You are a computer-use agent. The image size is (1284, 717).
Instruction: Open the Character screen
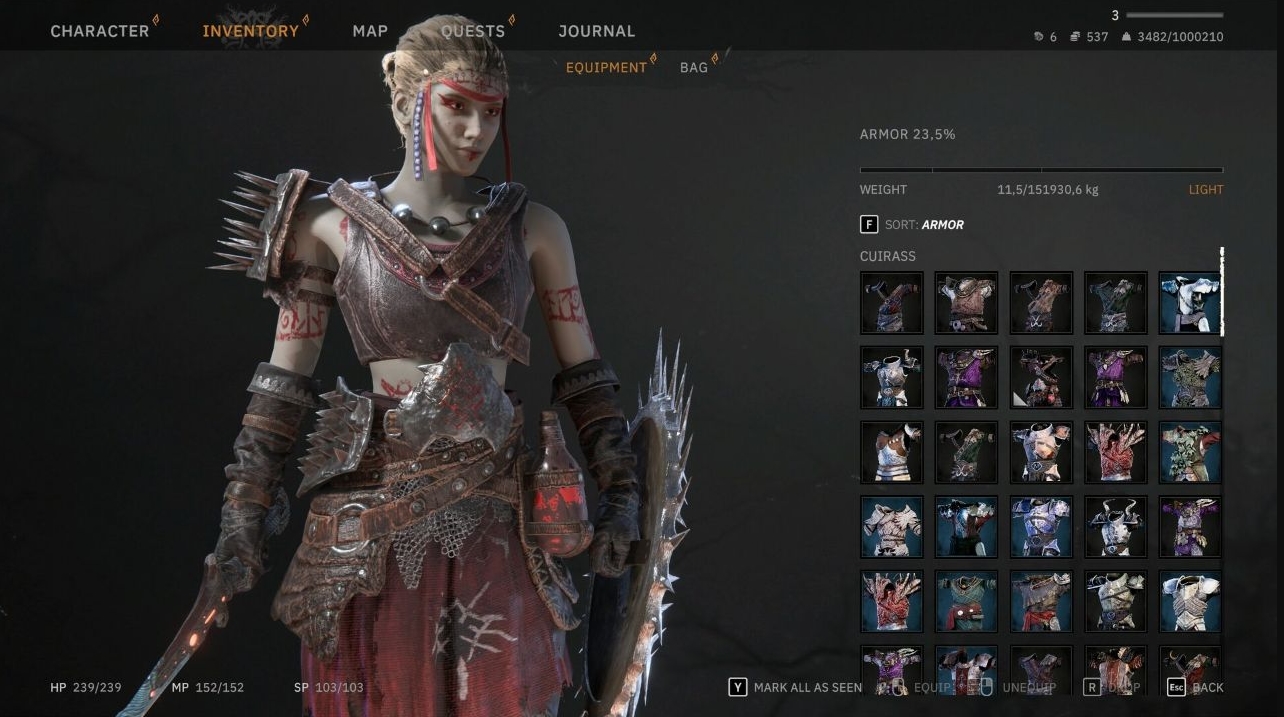pos(99,31)
